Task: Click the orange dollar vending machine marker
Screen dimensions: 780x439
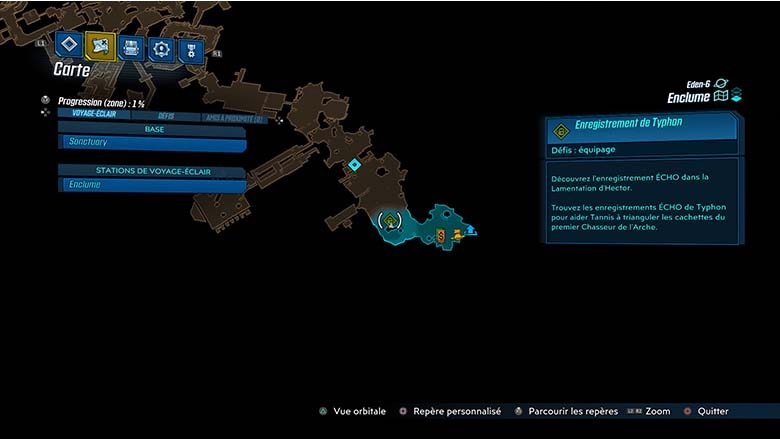Action: tap(441, 235)
